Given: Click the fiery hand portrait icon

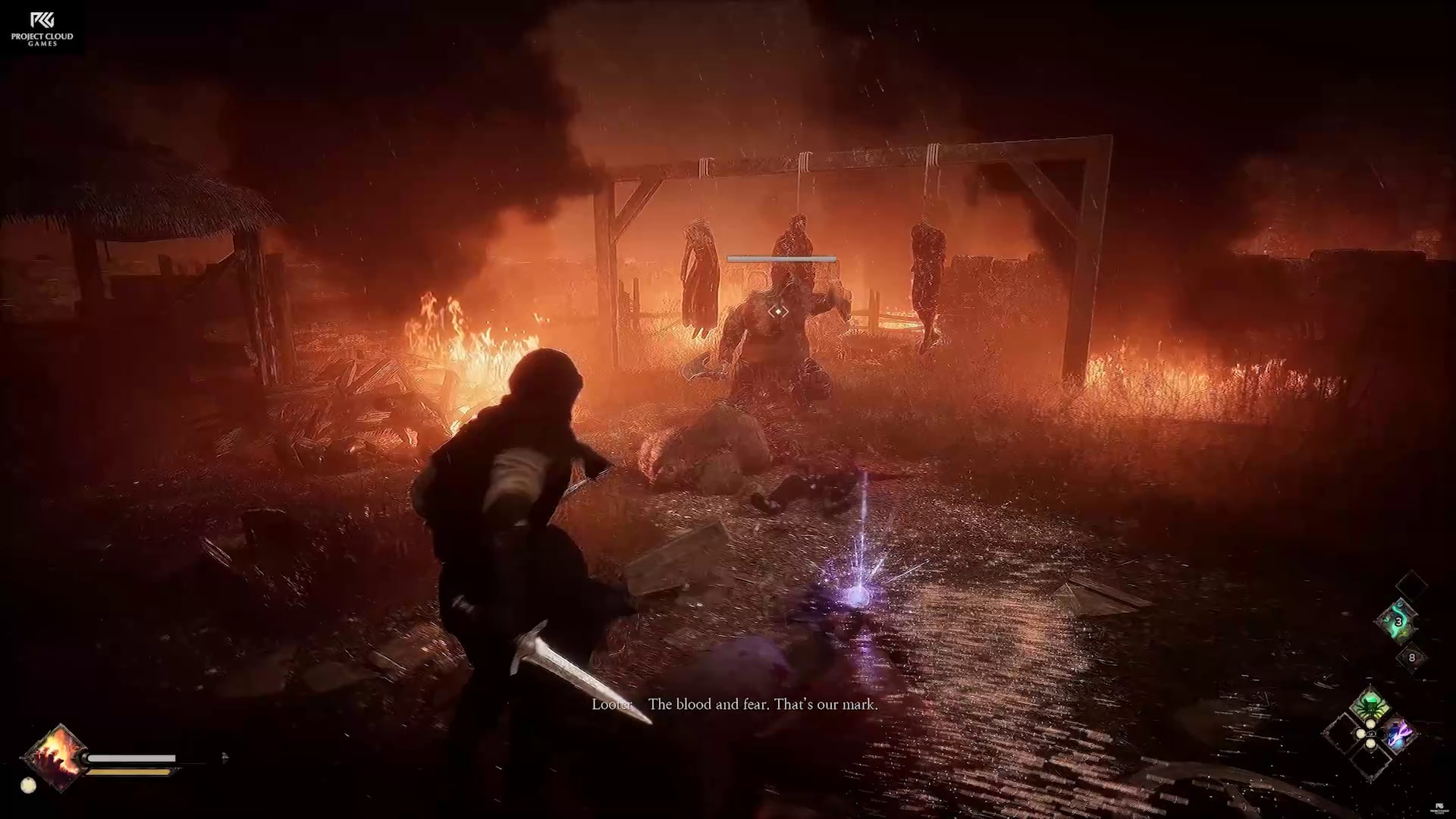Looking at the screenshot, I should point(56,756).
